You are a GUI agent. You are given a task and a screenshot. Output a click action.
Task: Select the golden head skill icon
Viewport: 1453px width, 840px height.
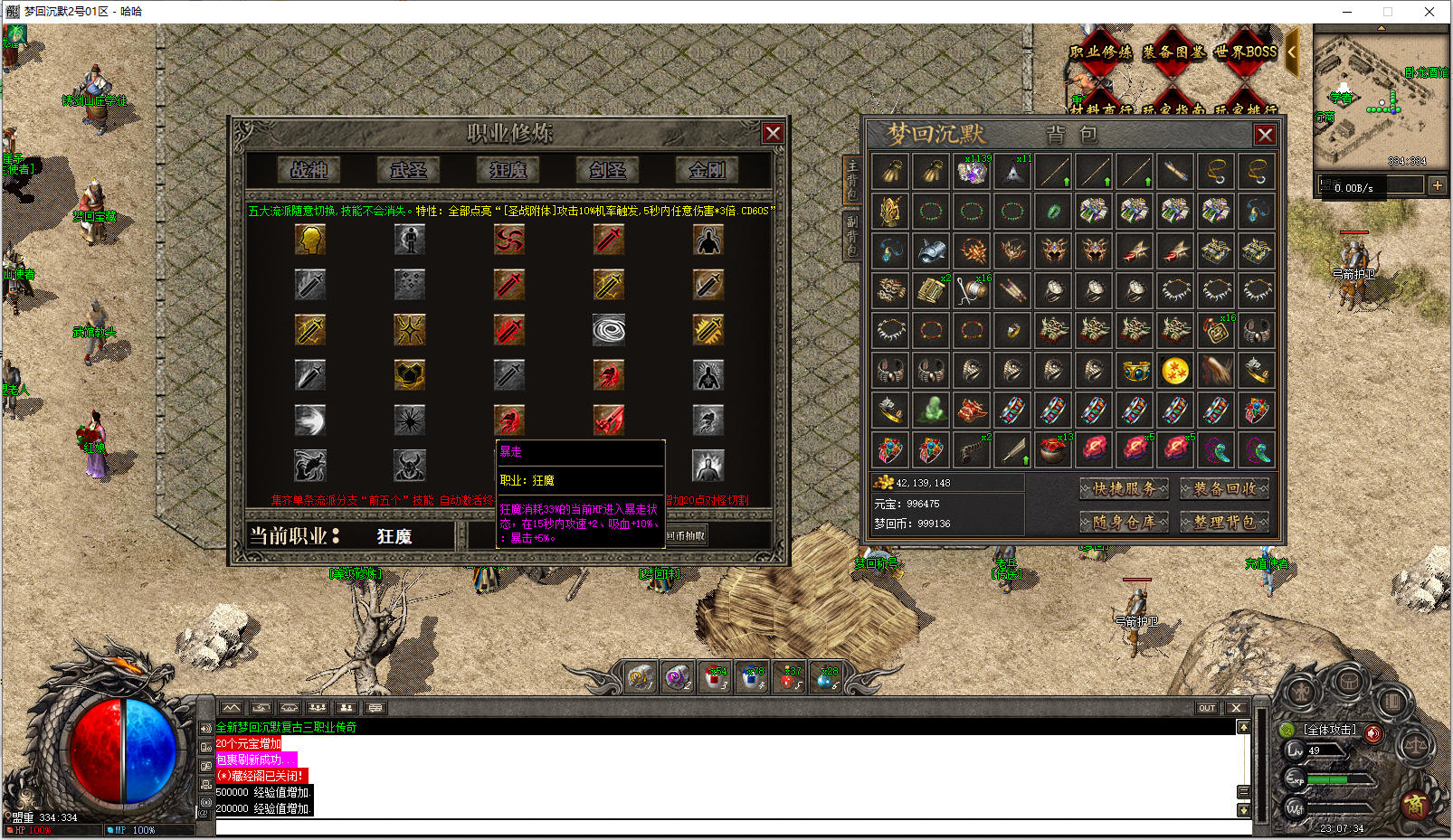pos(310,240)
